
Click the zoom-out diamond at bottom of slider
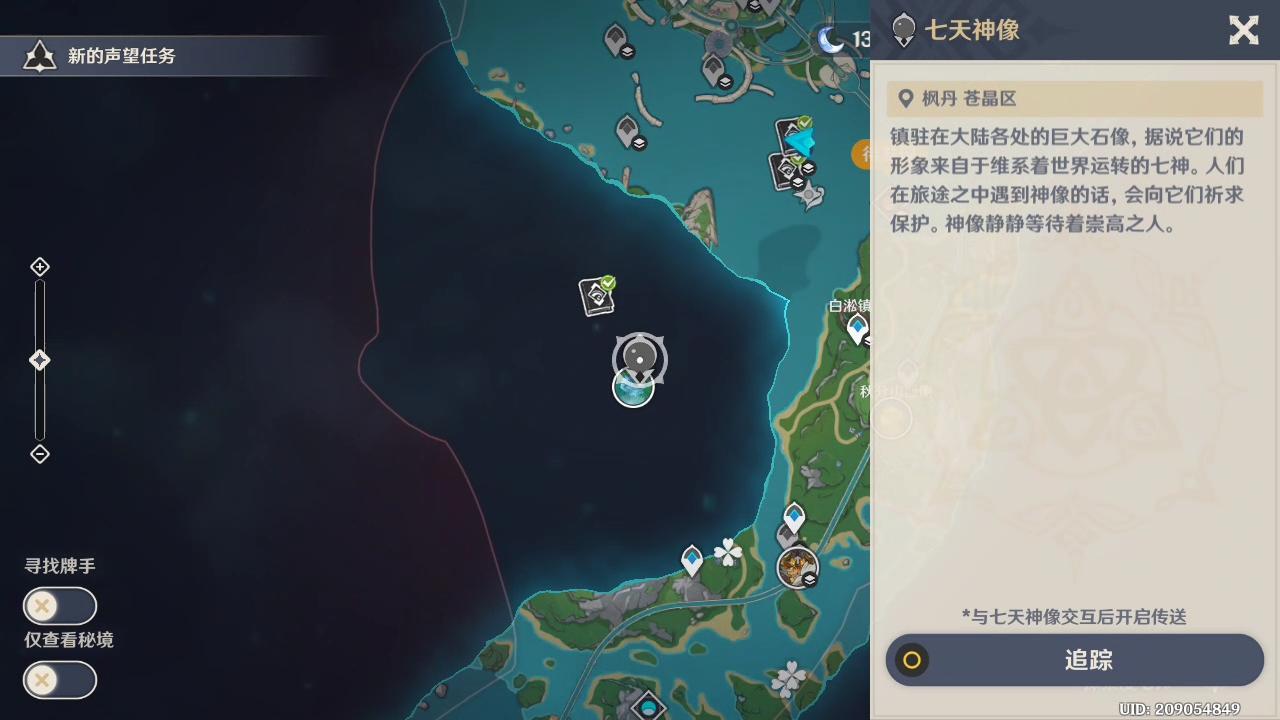click(x=40, y=454)
